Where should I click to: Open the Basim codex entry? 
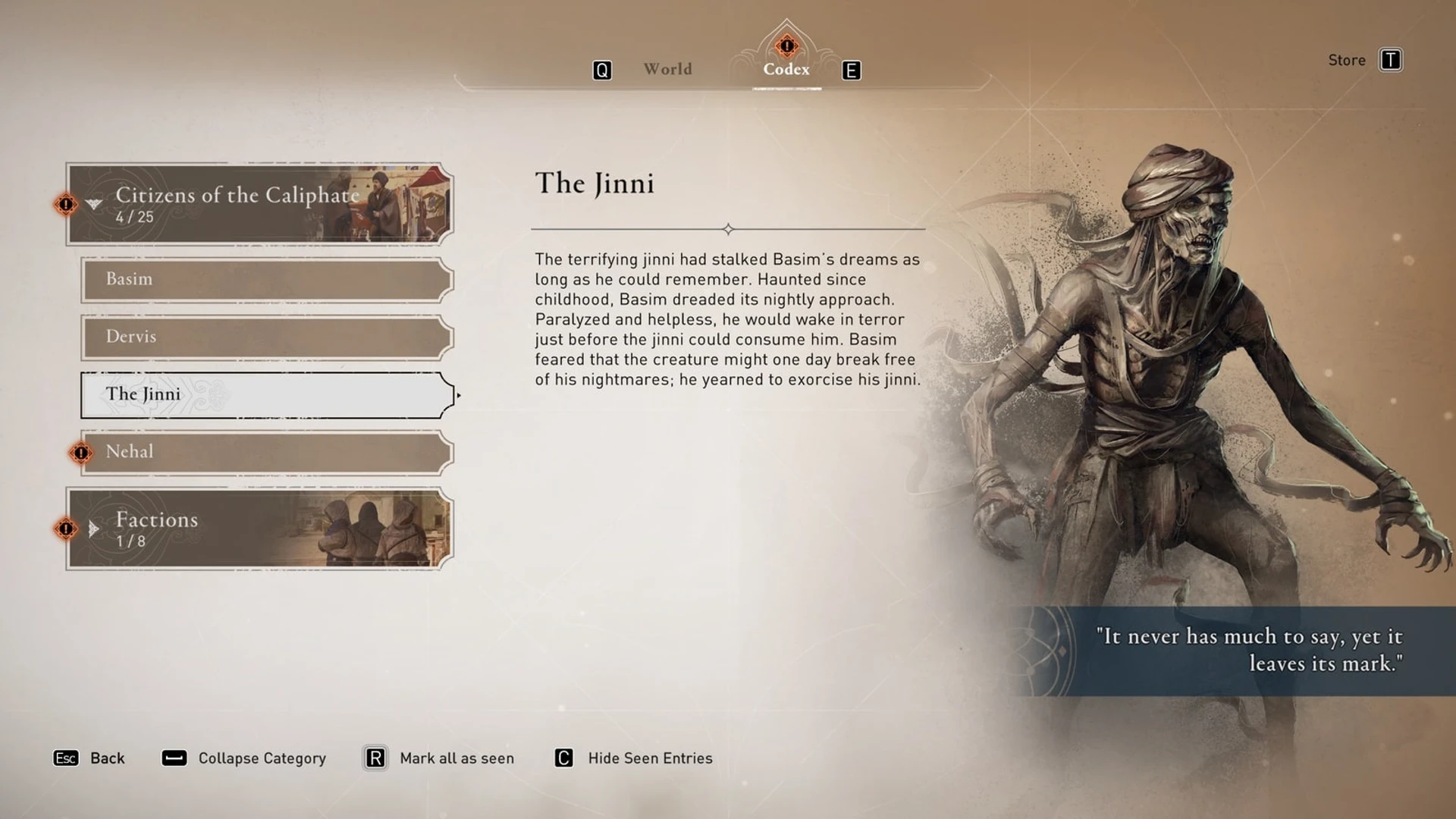pos(267,280)
